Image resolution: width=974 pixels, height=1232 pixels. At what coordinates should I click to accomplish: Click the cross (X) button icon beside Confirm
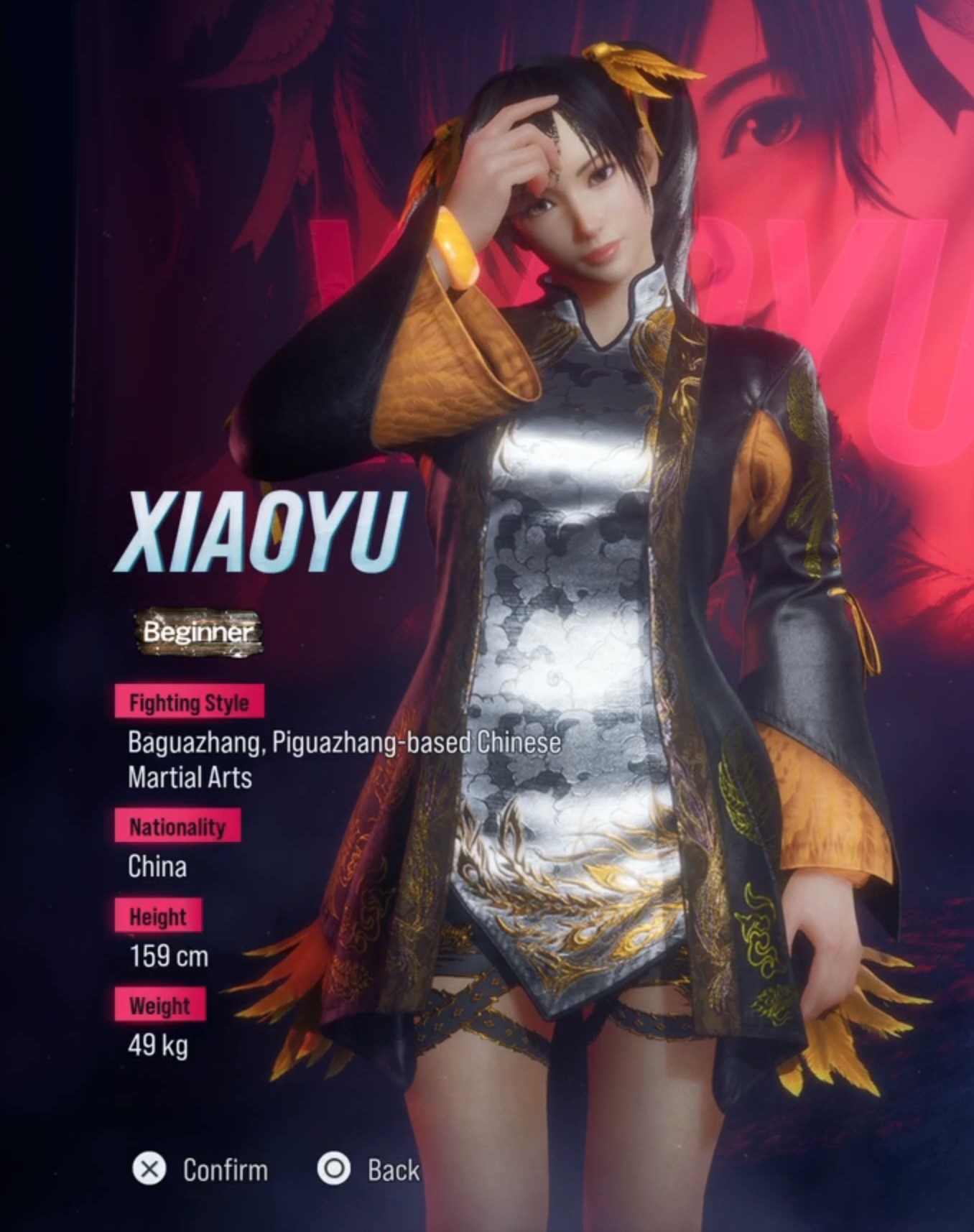click(150, 1170)
